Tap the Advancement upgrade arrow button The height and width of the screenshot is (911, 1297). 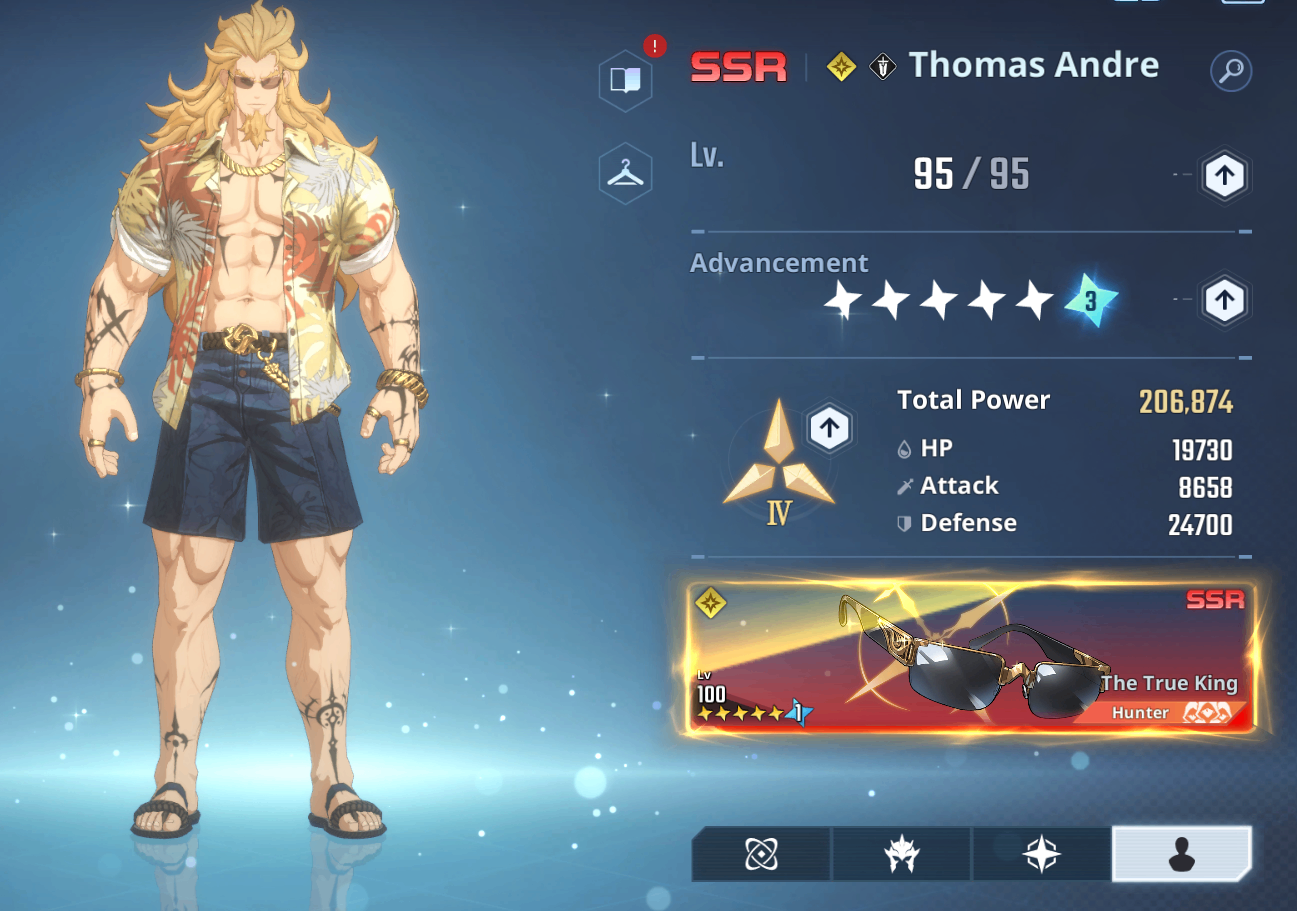1224,300
